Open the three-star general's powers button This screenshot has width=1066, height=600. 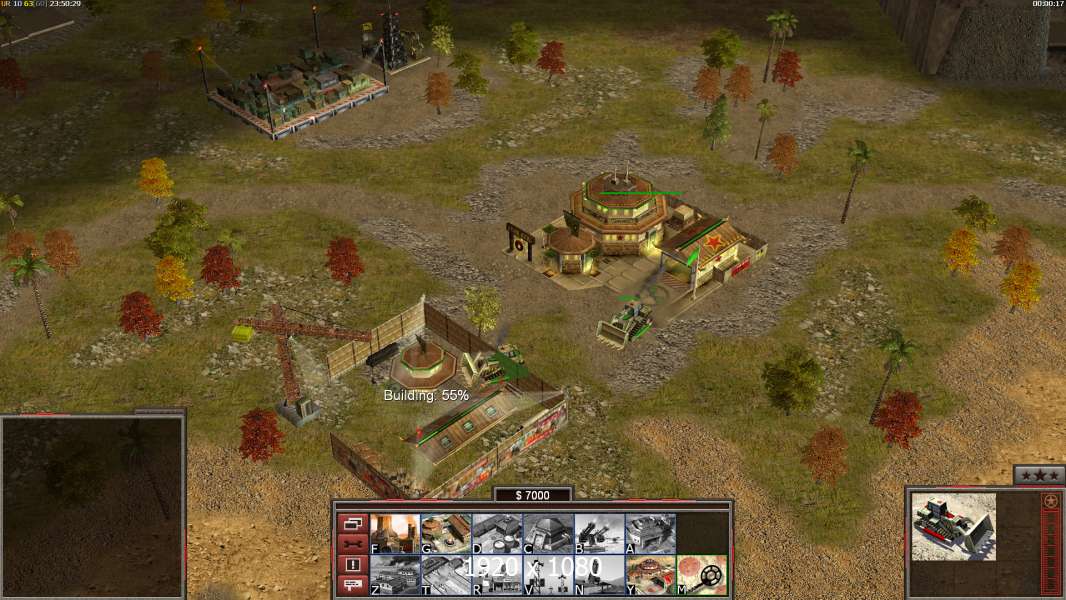coord(1039,475)
